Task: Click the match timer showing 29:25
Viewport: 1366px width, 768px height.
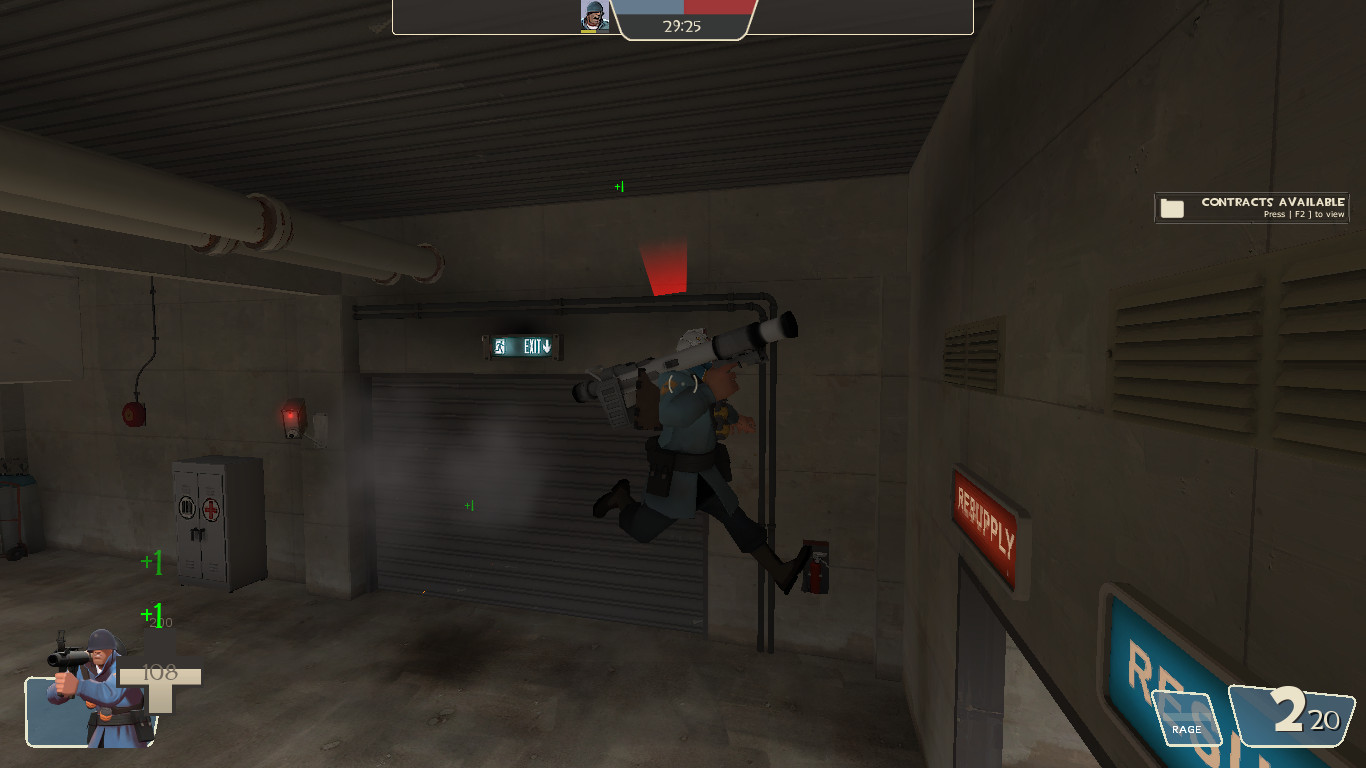Action: pyautogui.click(x=684, y=27)
